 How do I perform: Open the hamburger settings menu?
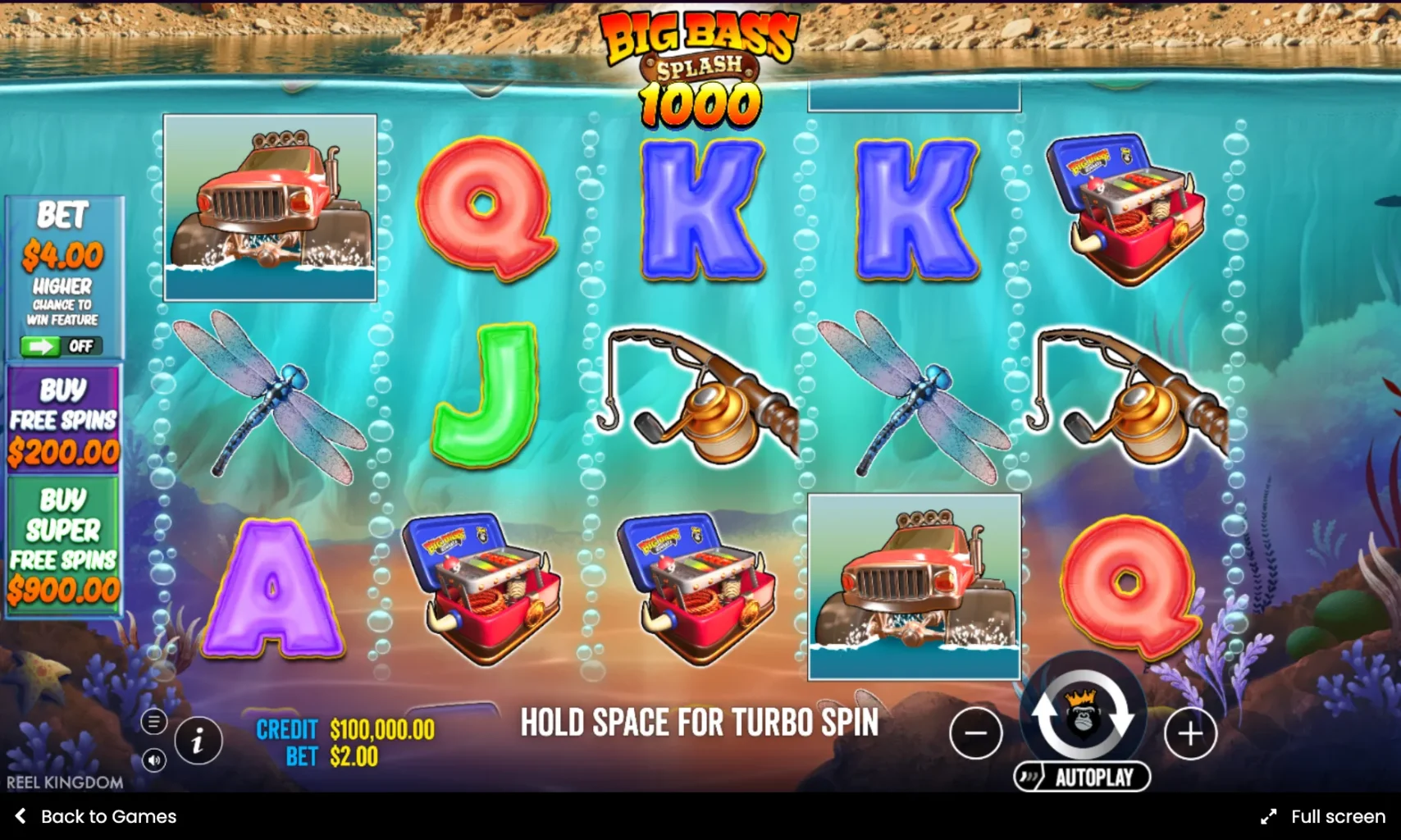coord(153,722)
